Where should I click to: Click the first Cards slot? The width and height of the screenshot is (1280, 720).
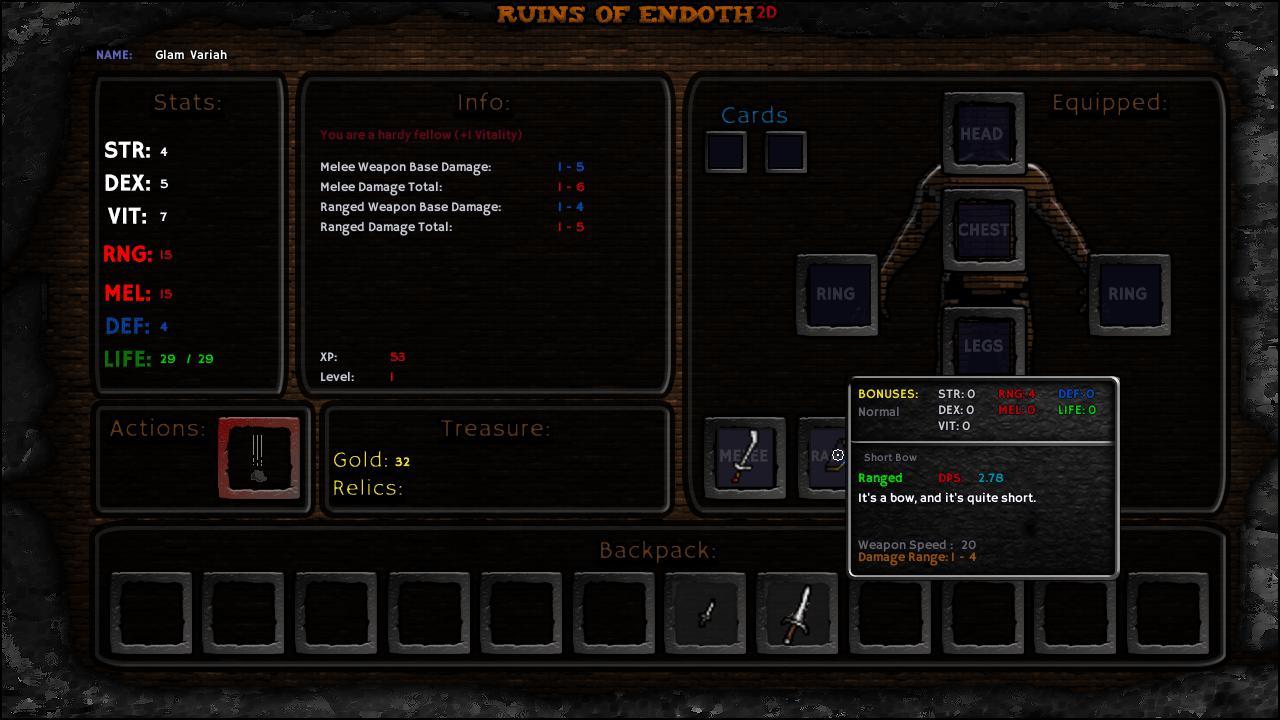(x=726, y=152)
